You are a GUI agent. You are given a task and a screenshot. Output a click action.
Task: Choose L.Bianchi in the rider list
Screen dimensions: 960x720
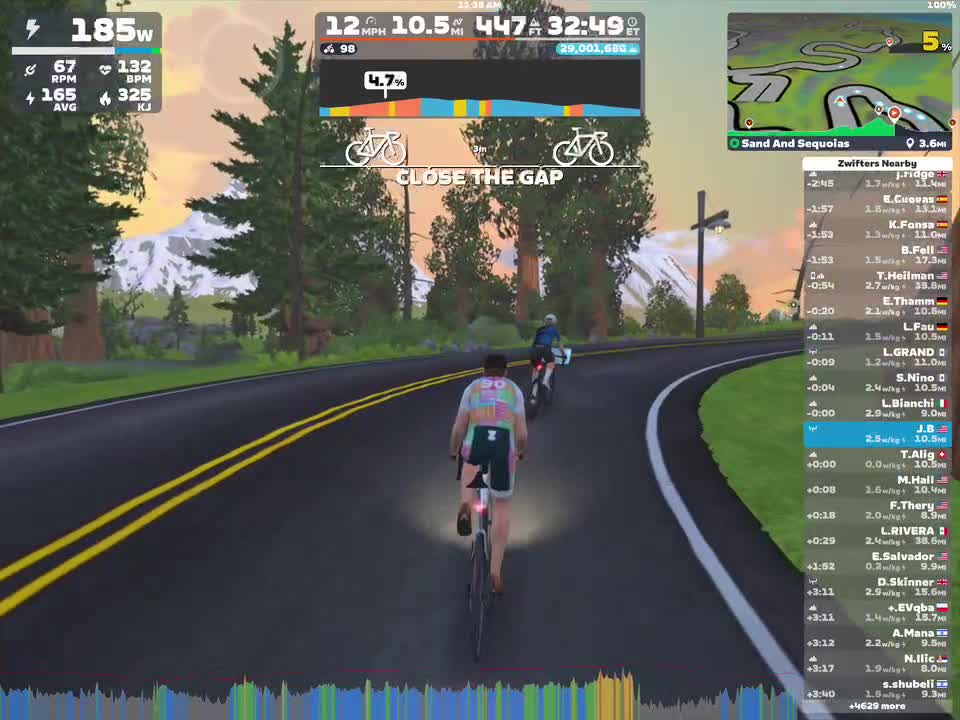click(x=878, y=408)
